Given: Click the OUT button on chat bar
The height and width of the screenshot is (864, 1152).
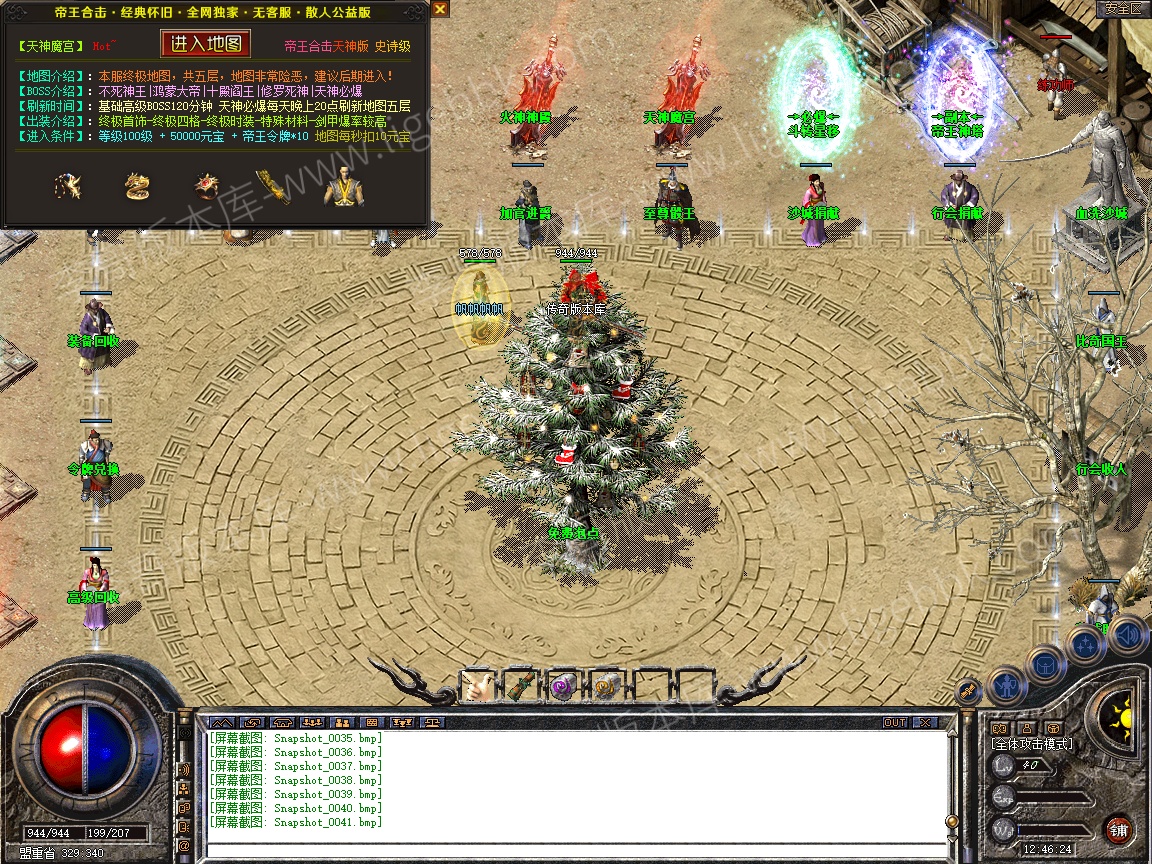Looking at the screenshot, I should click(x=894, y=722).
